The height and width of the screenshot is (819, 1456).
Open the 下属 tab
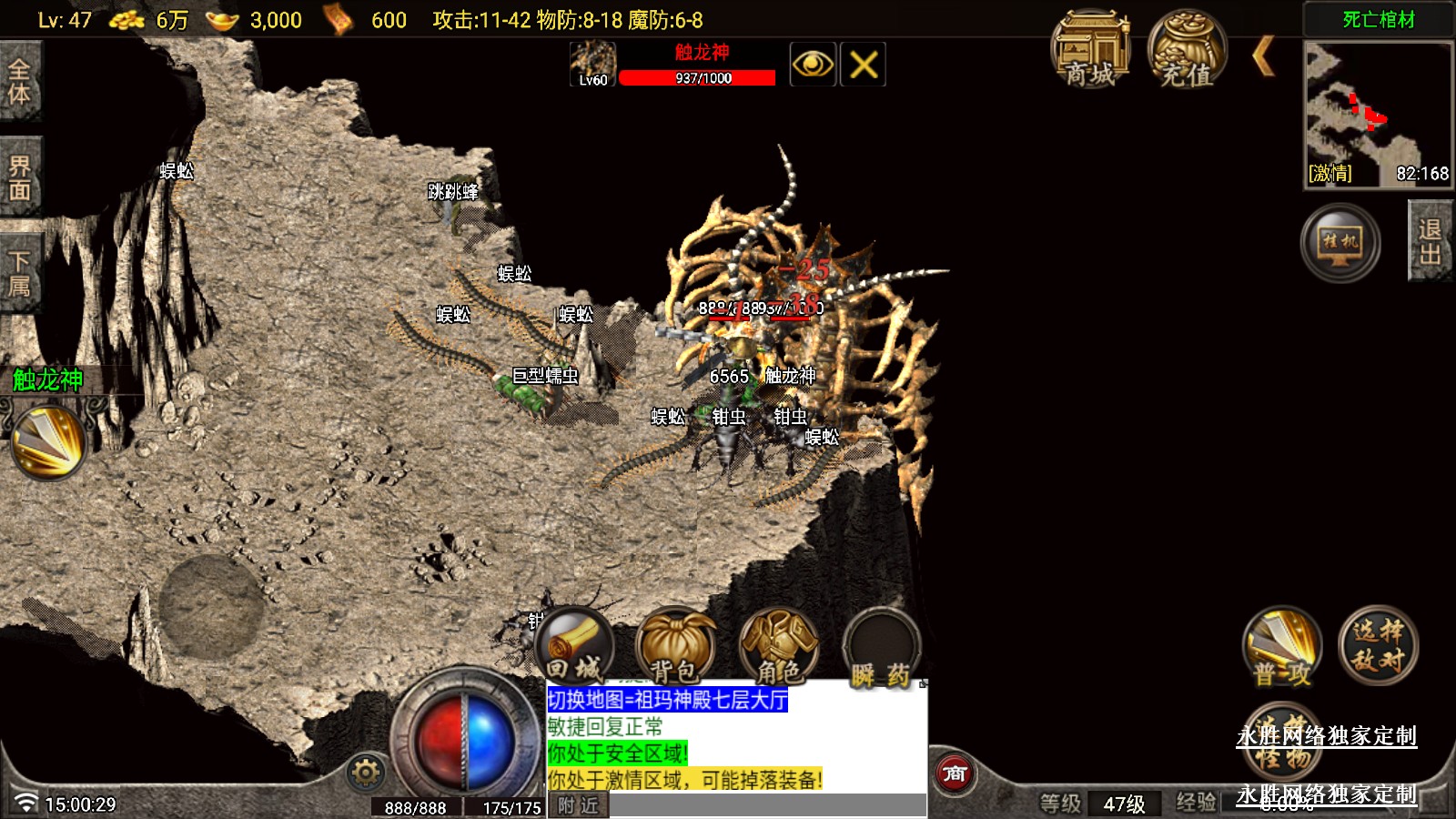click(20, 273)
